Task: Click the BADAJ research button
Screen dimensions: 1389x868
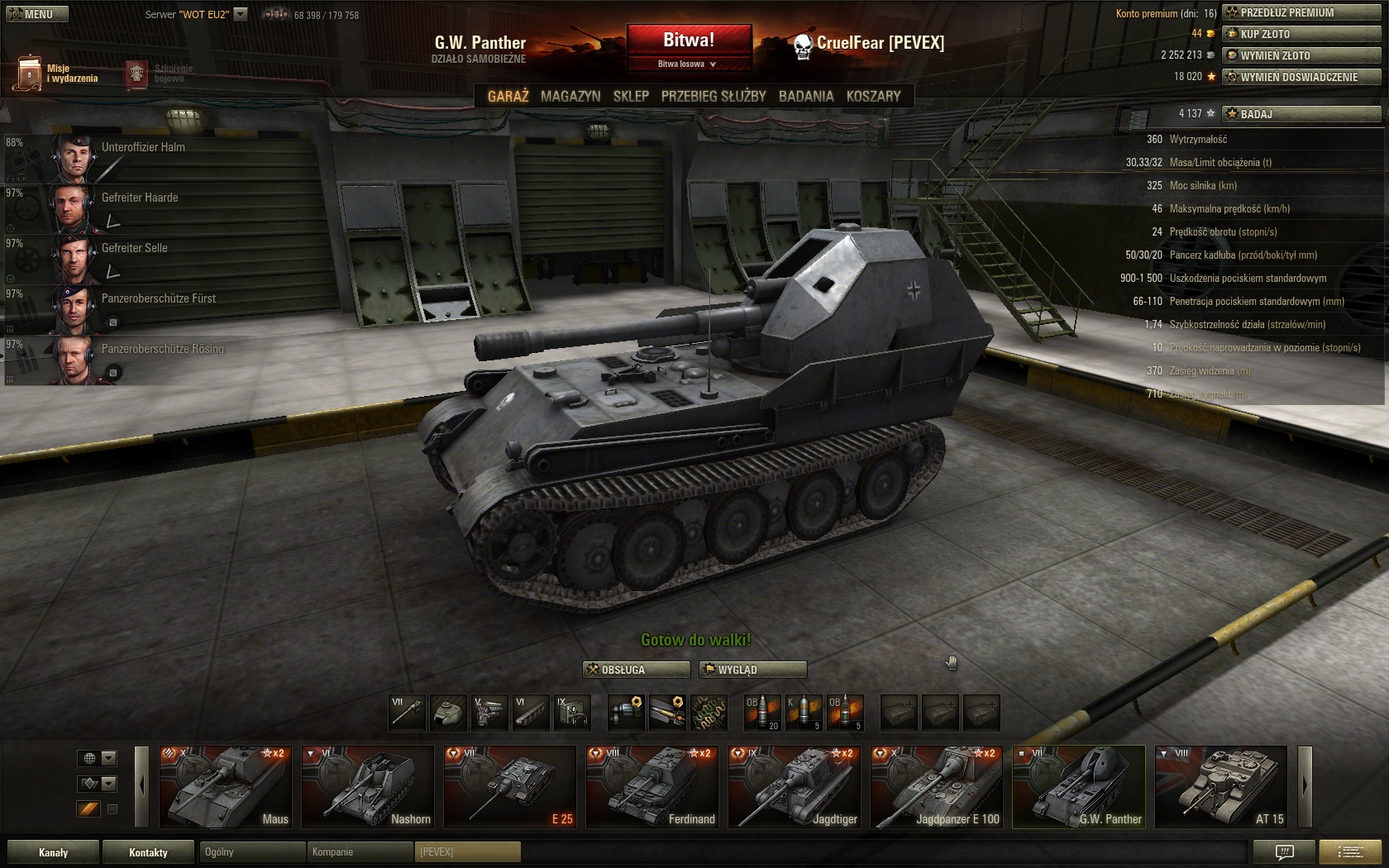Action: click(1301, 113)
